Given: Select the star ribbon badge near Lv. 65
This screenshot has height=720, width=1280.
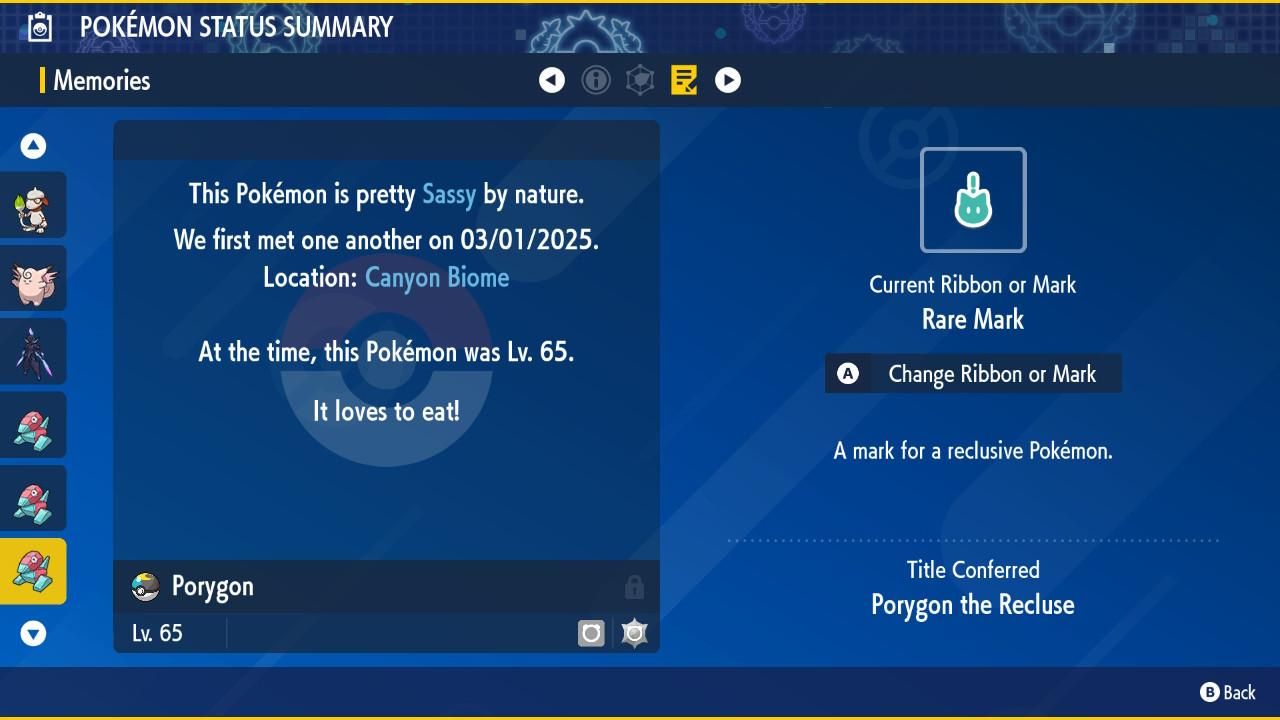Looking at the screenshot, I should click(634, 632).
